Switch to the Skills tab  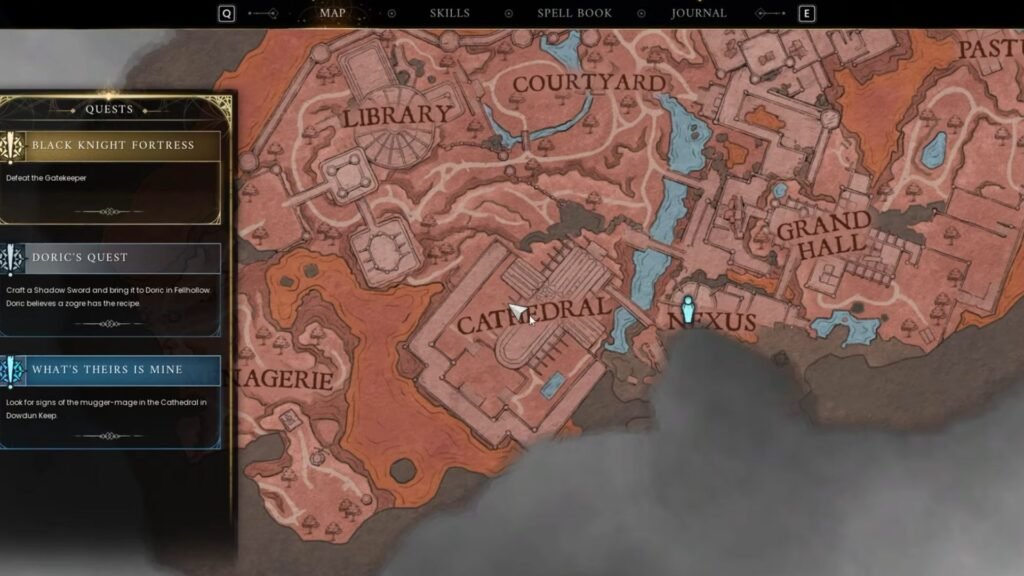(x=449, y=13)
